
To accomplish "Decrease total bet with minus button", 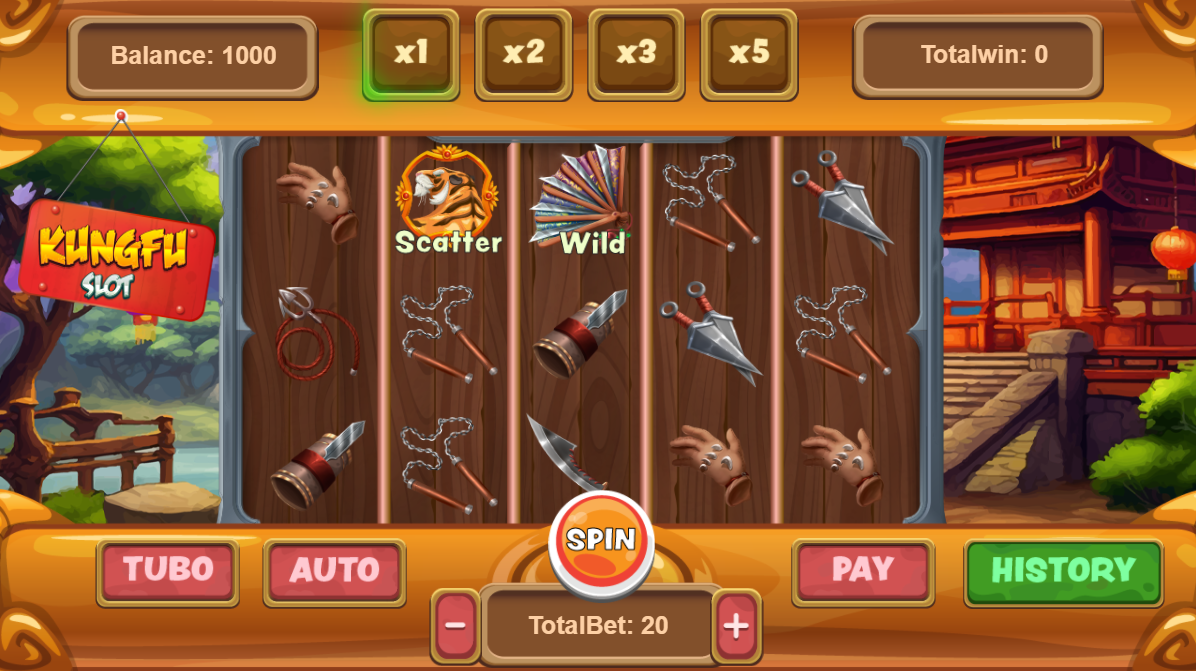I will [455, 627].
